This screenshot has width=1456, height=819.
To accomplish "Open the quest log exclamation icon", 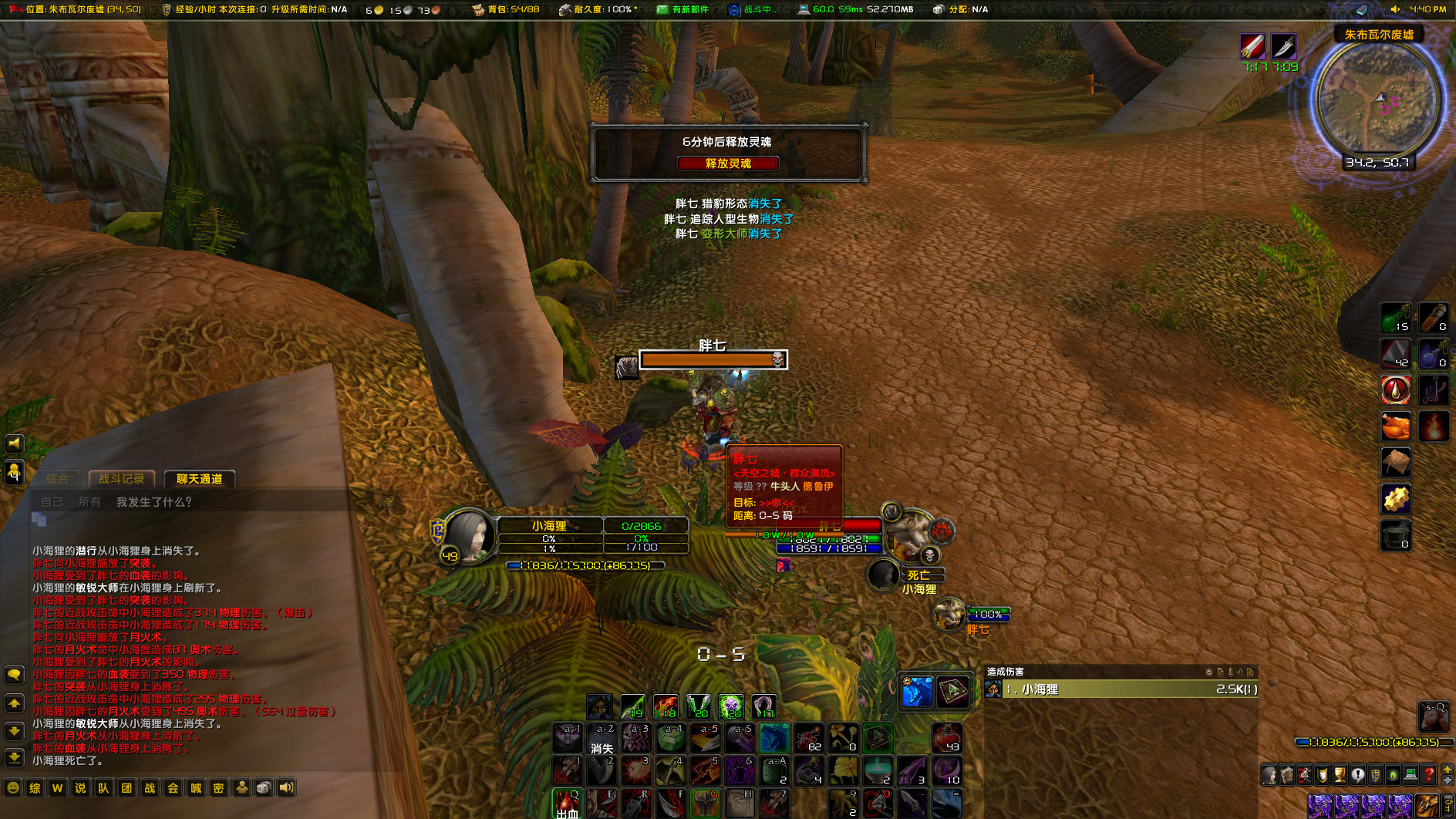I will (1357, 775).
